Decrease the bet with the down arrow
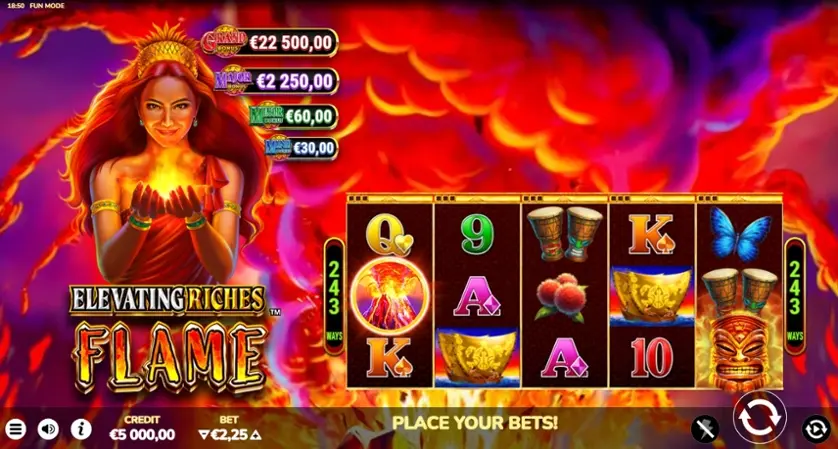Viewport: 838px width, 449px height. pyautogui.click(x=205, y=435)
